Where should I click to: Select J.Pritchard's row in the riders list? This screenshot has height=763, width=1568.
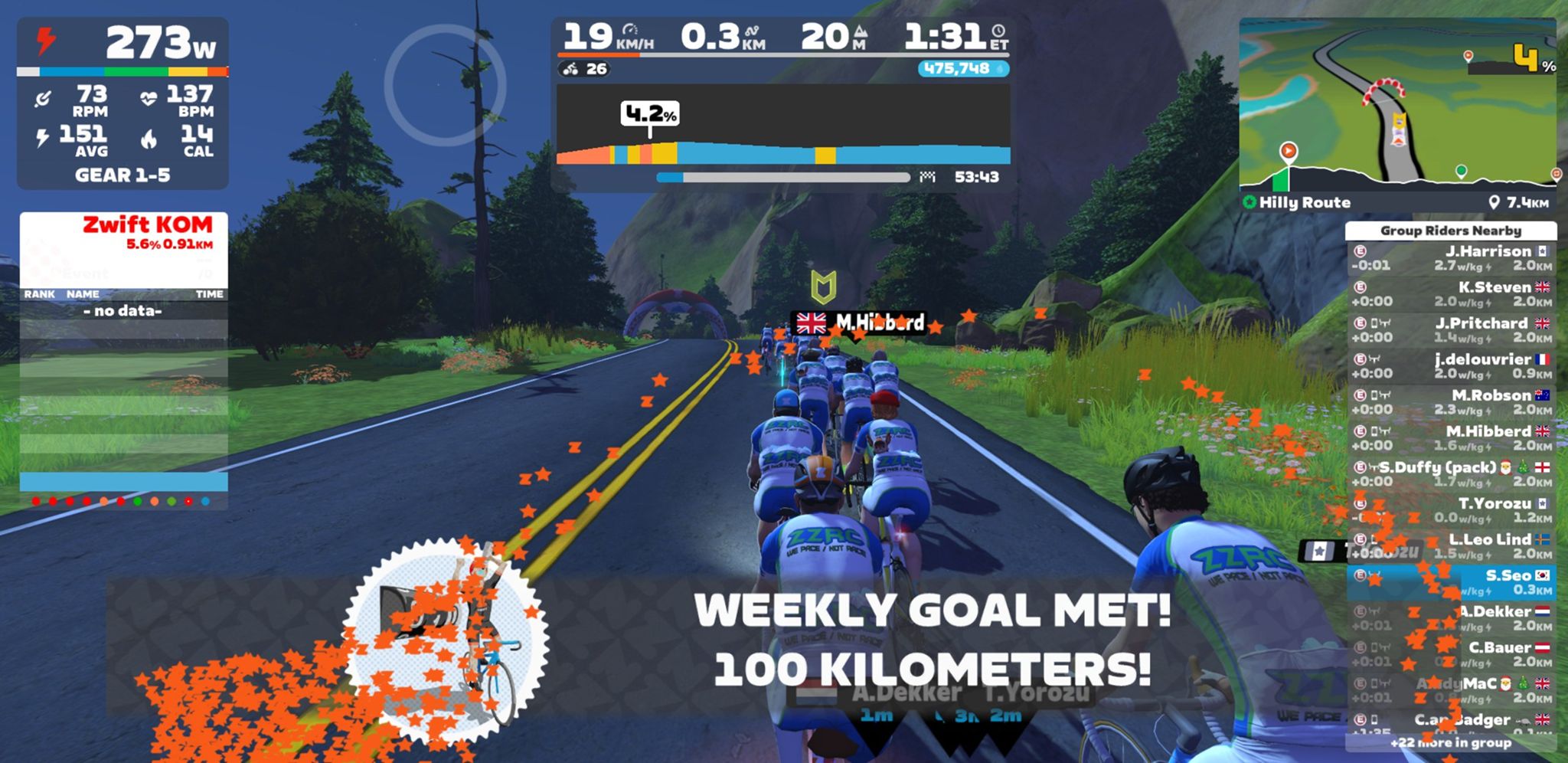coord(1451,330)
